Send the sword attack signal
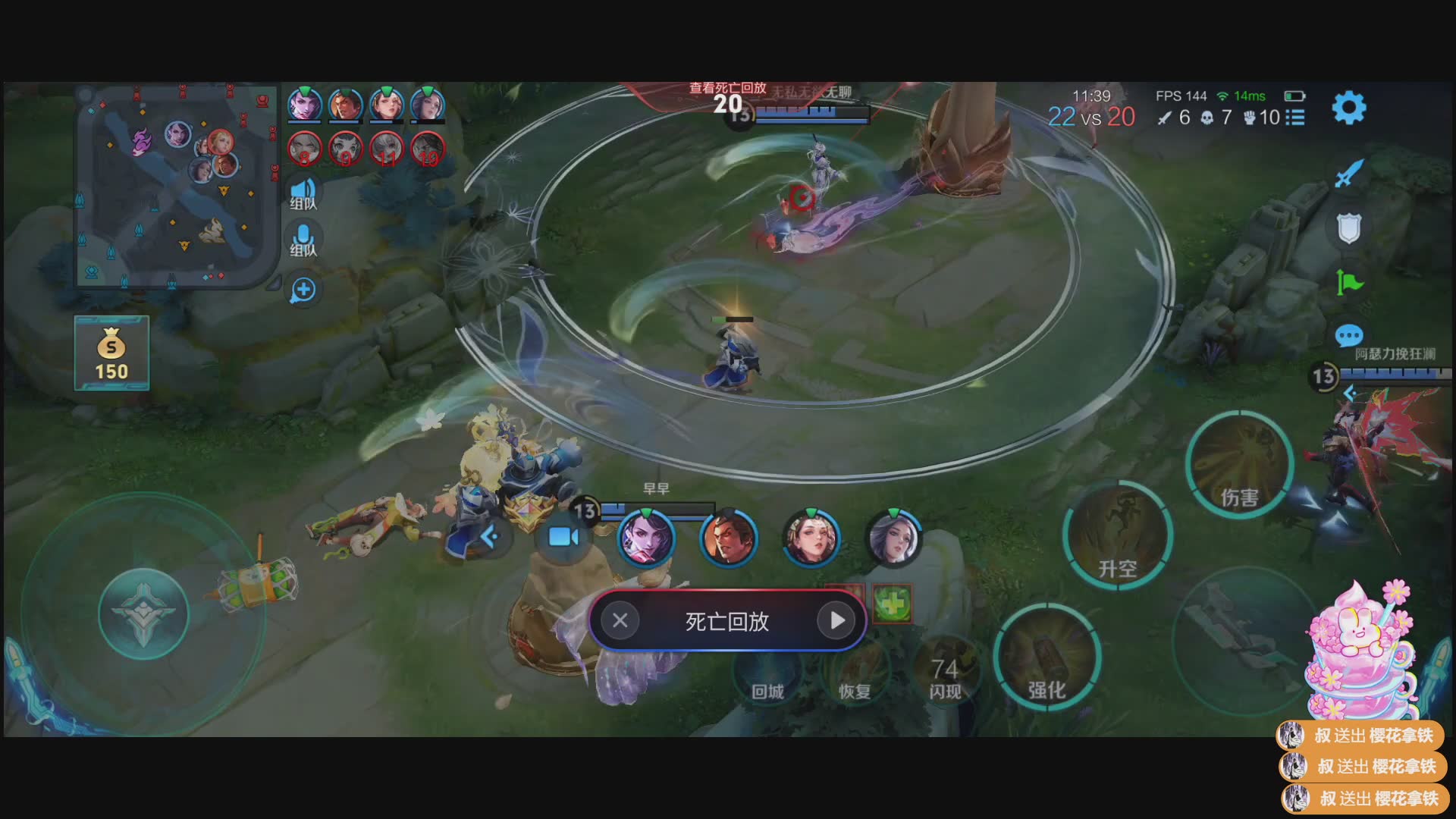This screenshot has height=819, width=1456. tap(1348, 174)
